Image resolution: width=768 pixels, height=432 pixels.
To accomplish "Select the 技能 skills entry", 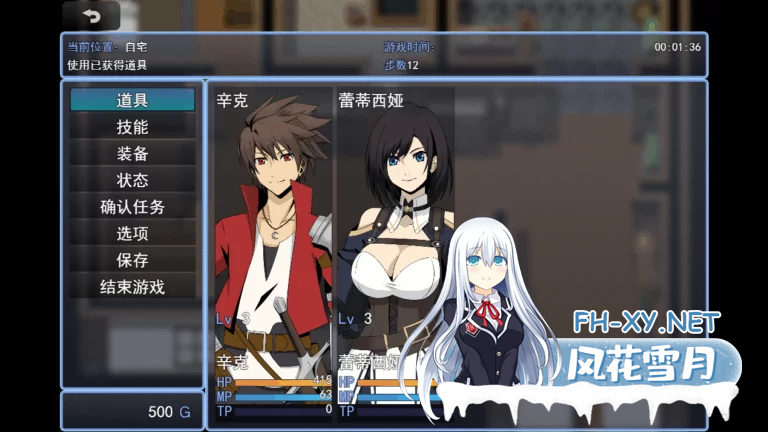I will (x=132, y=127).
